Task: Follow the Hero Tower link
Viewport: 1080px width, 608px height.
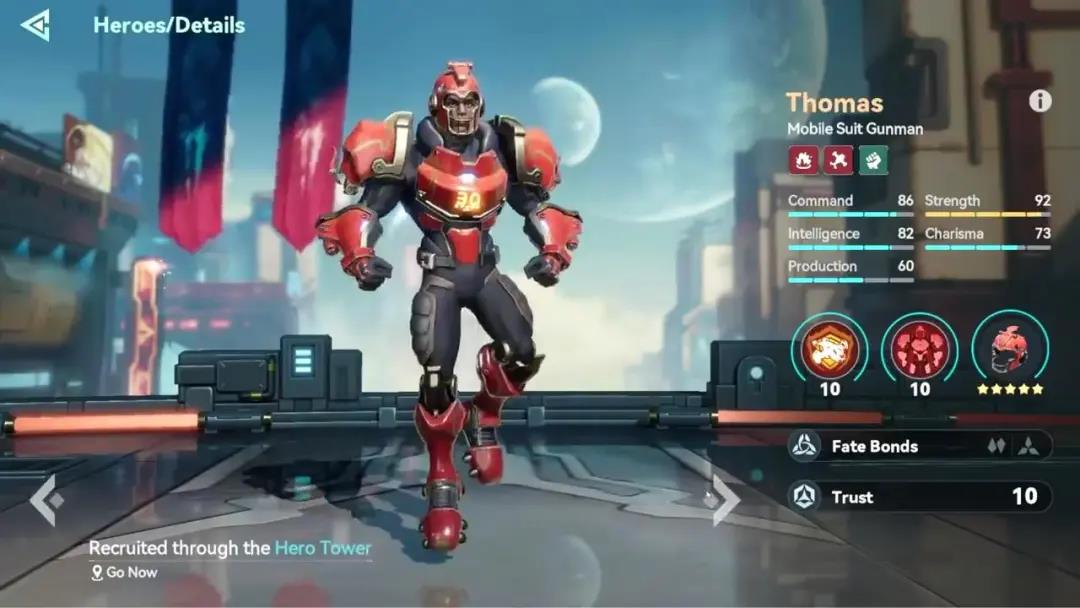Action: (323, 548)
